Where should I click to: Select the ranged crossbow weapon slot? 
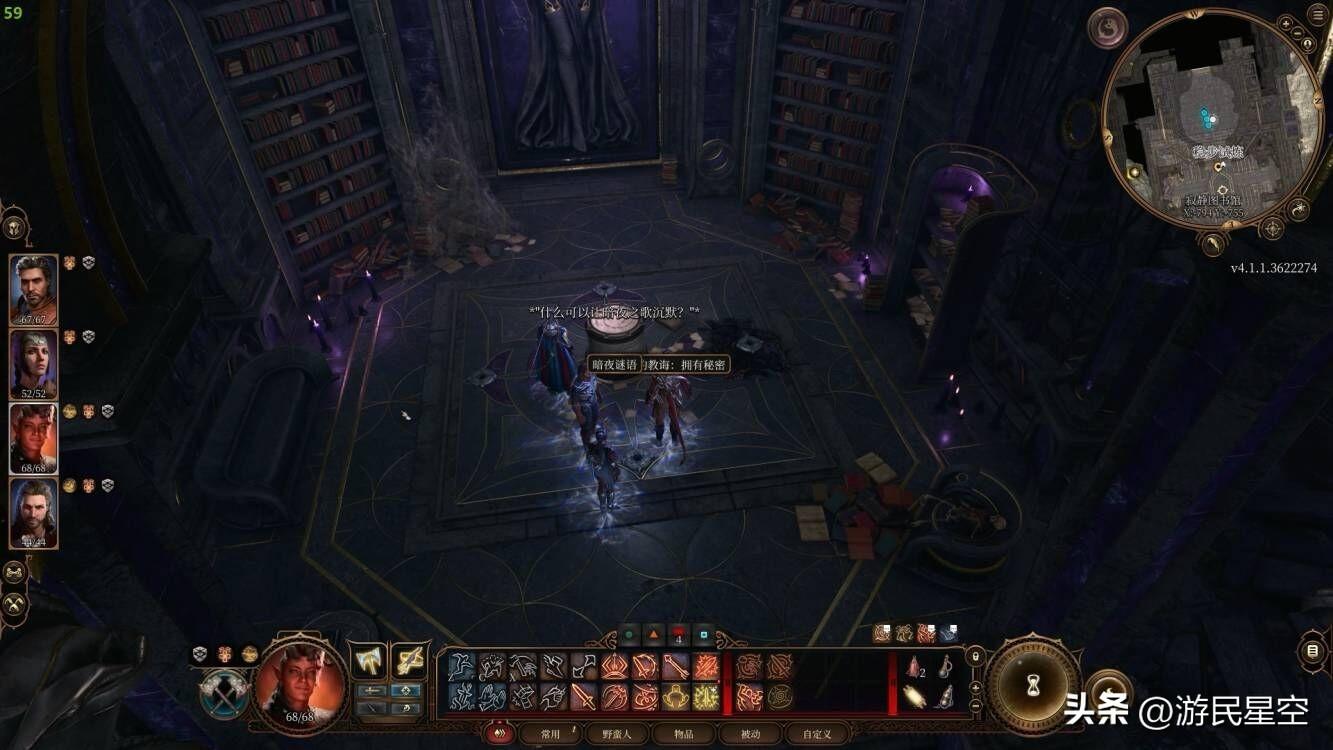[410, 661]
